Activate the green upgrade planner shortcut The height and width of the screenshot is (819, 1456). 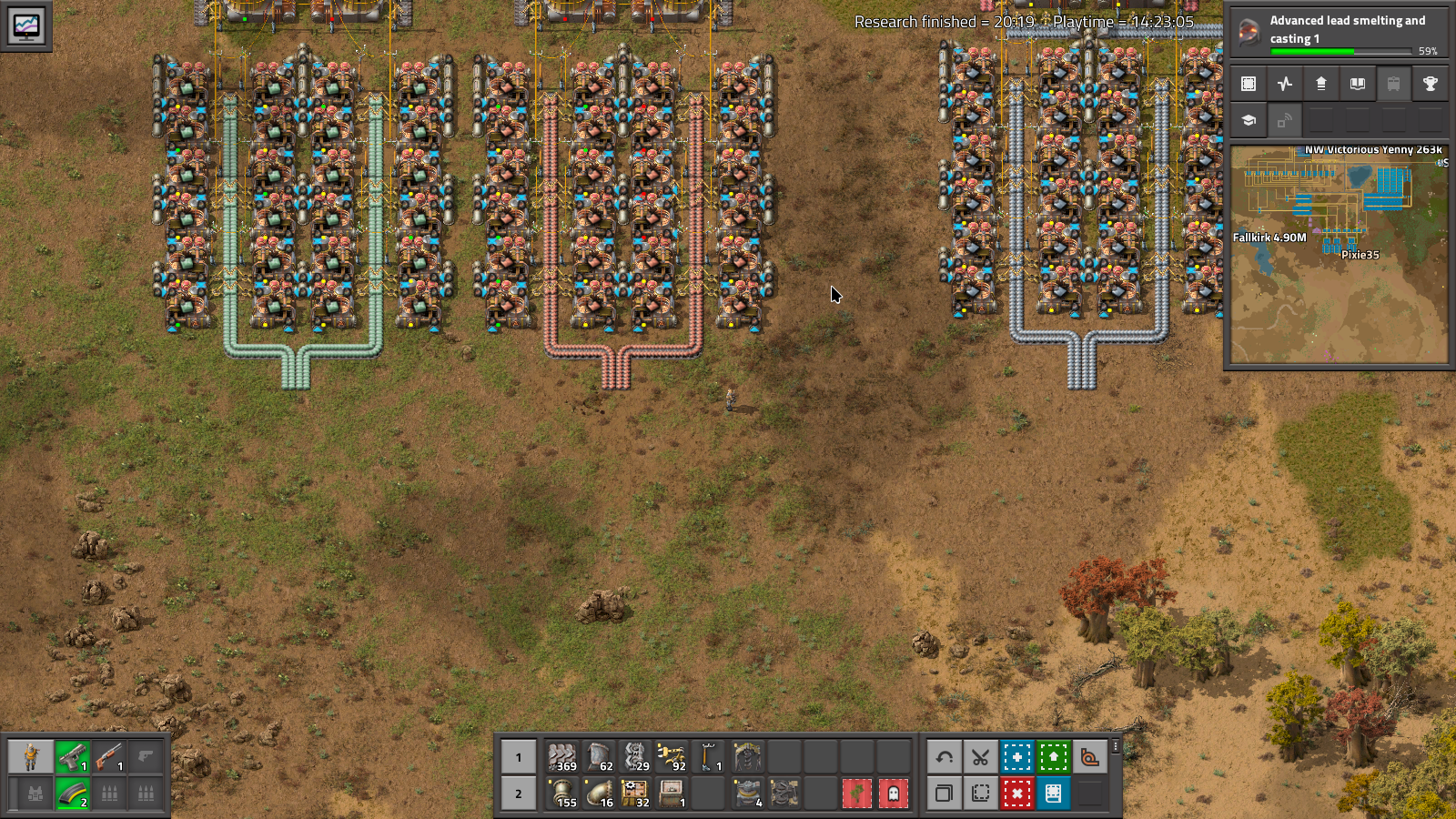tap(1053, 757)
